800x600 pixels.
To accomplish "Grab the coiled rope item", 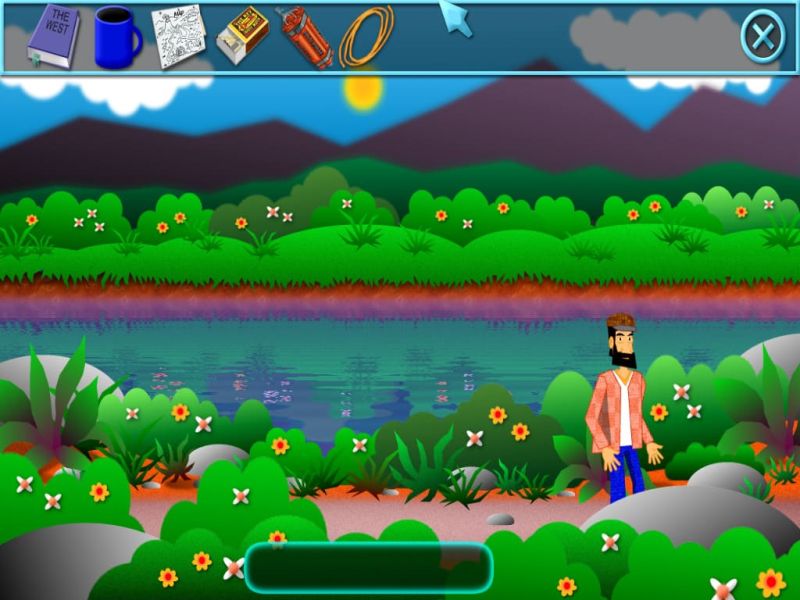I will (366, 37).
